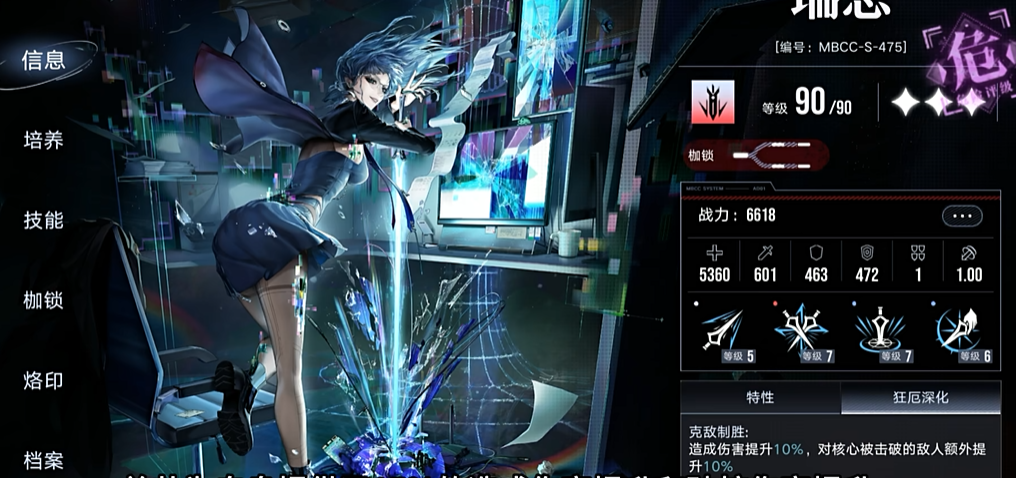
Task: Select the level 7 skill with downward sword
Action: click(x=879, y=332)
